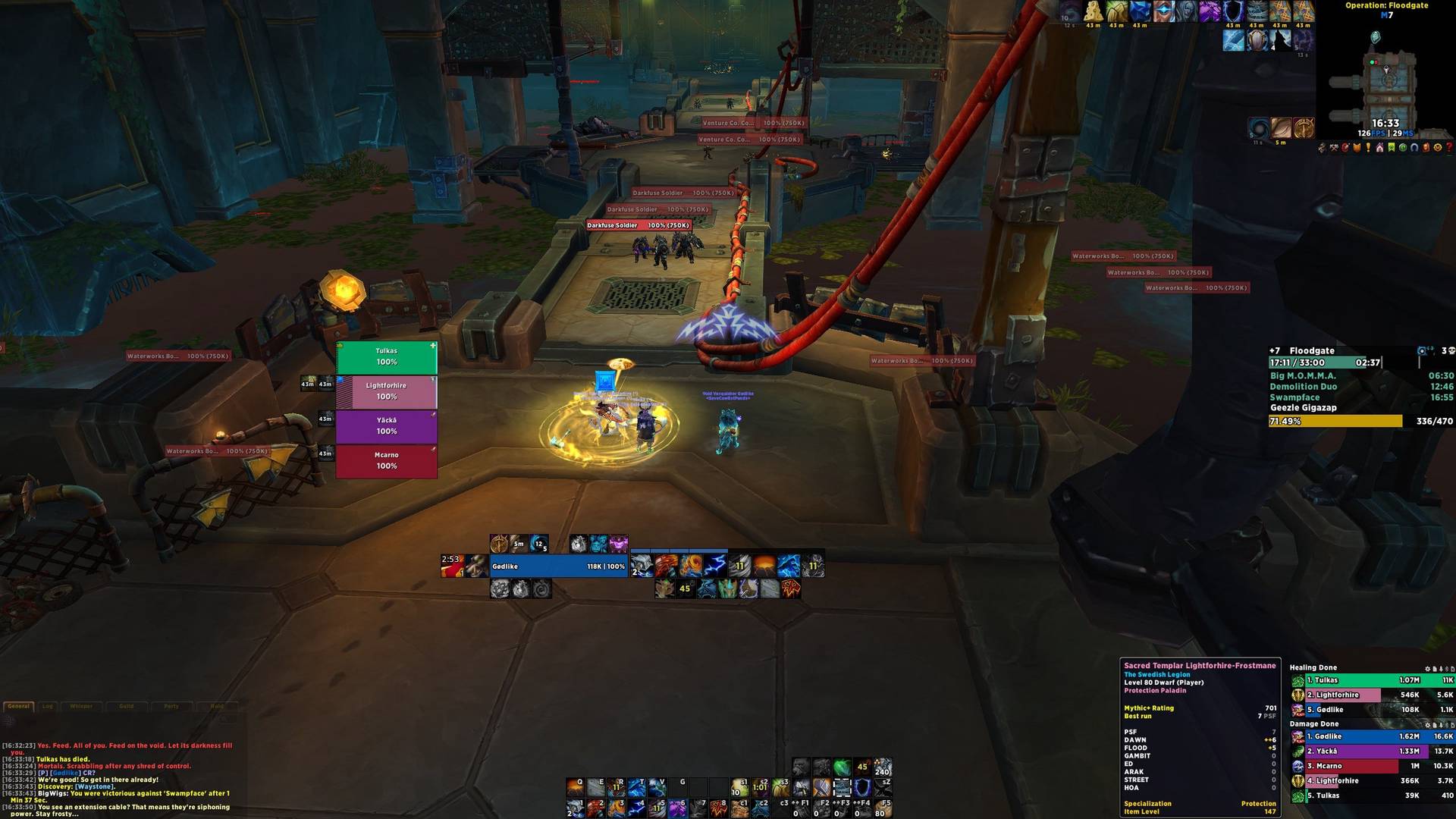Use the fire ability on key Q
1456x819 pixels.
575,788
